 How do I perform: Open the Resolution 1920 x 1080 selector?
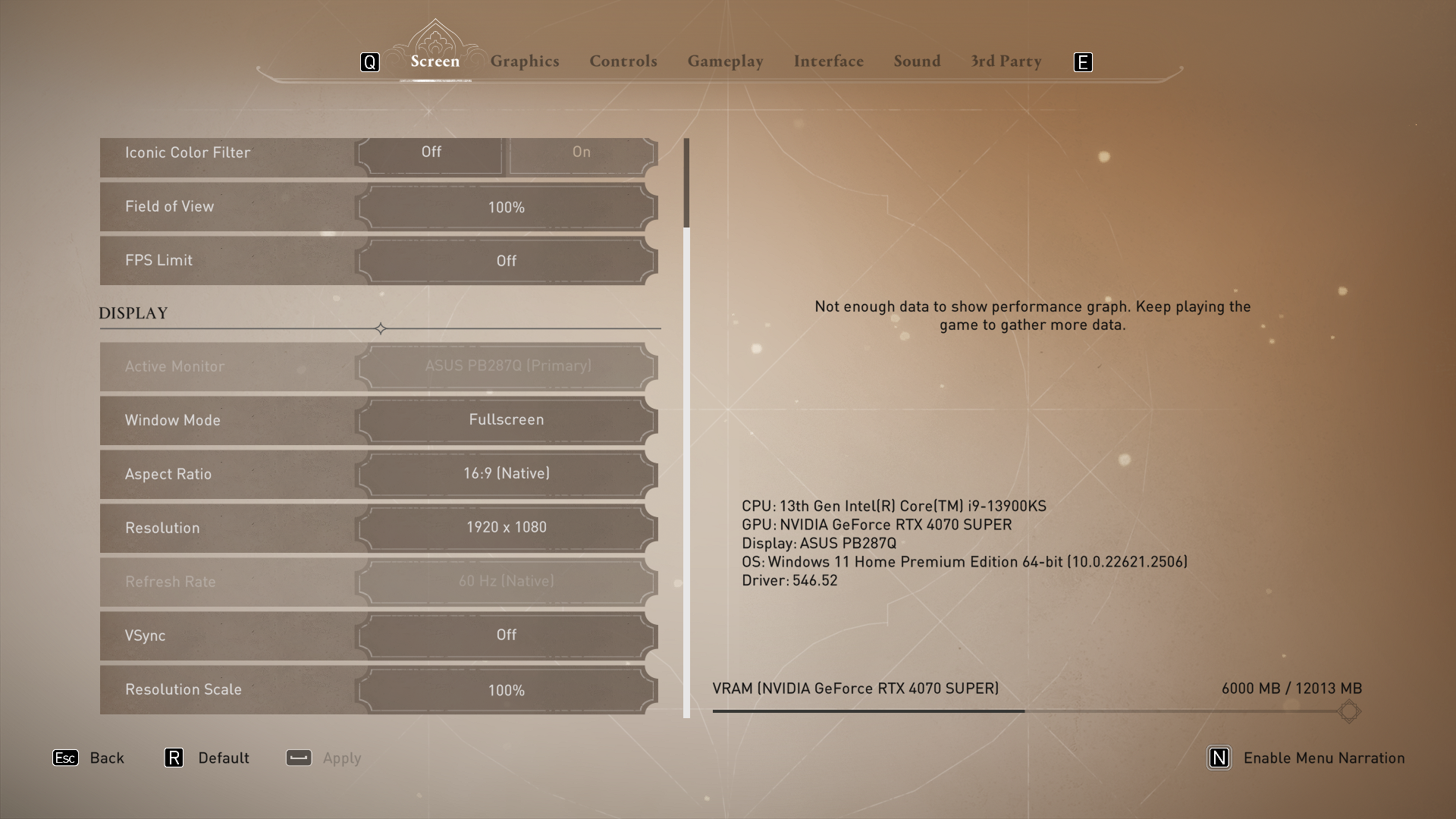point(506,528)
